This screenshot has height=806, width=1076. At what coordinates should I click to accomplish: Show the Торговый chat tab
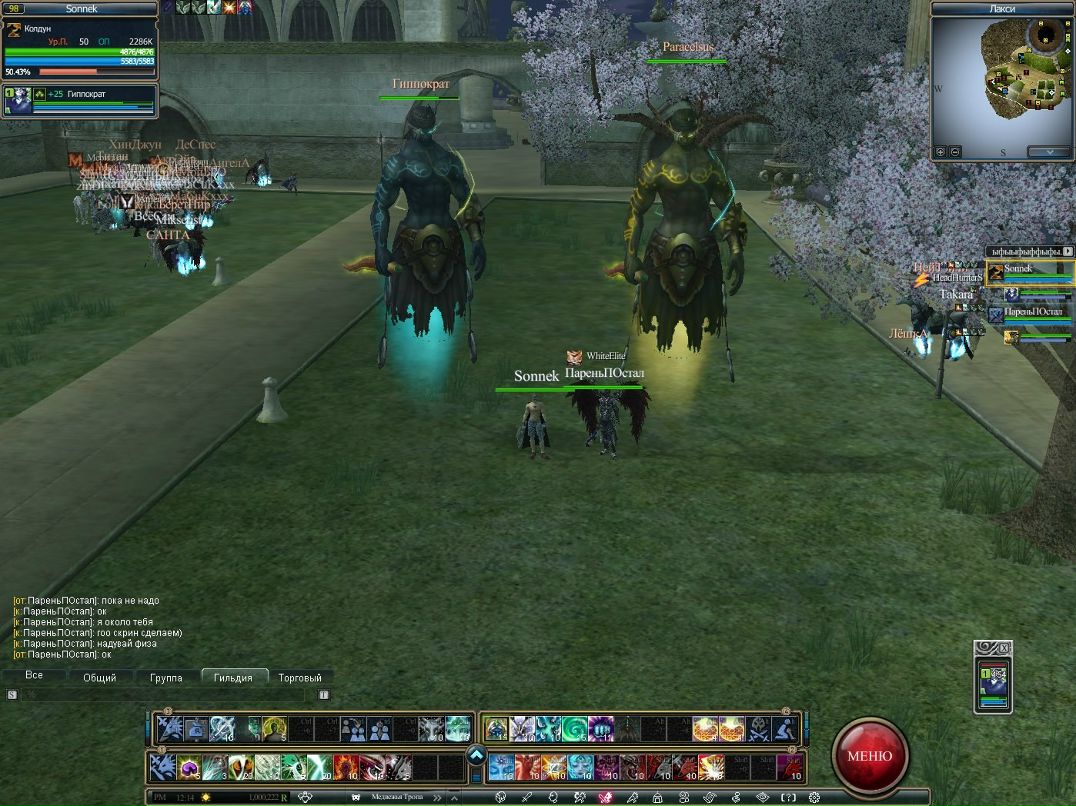pos(300,677)
